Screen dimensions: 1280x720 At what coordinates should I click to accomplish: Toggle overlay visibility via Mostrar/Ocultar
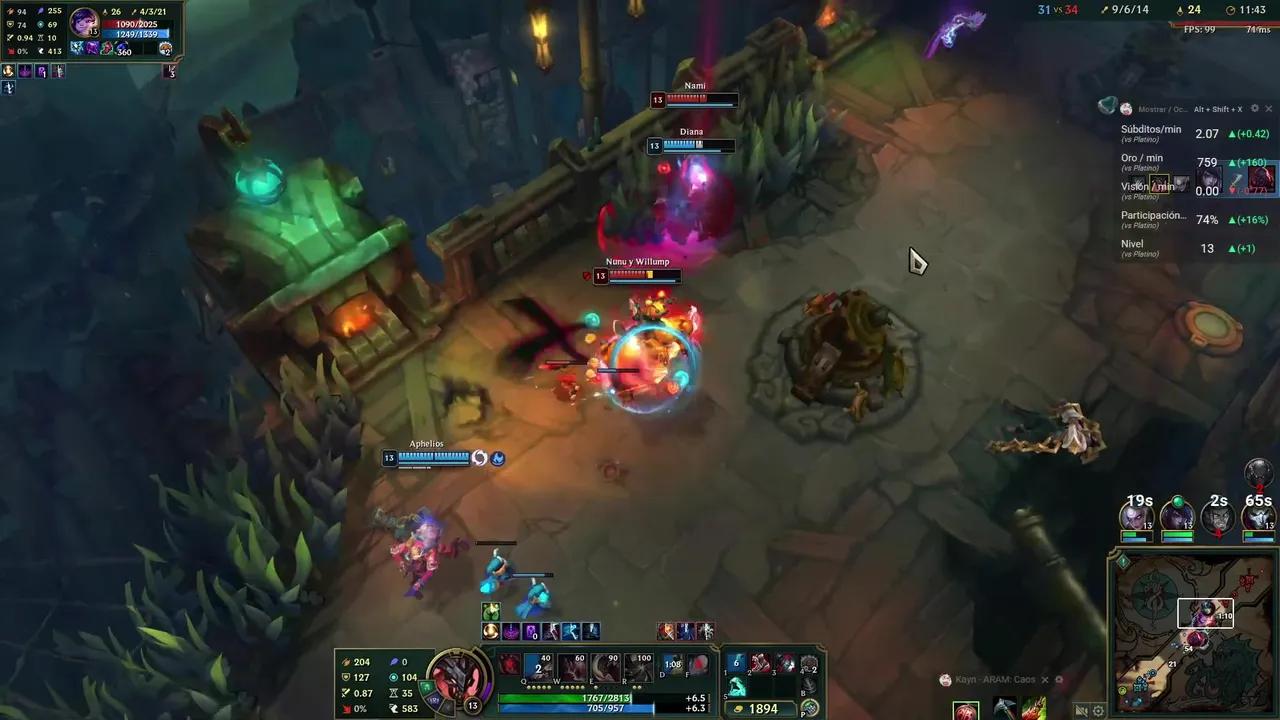pyautogui.click(x=1163, y=108)
